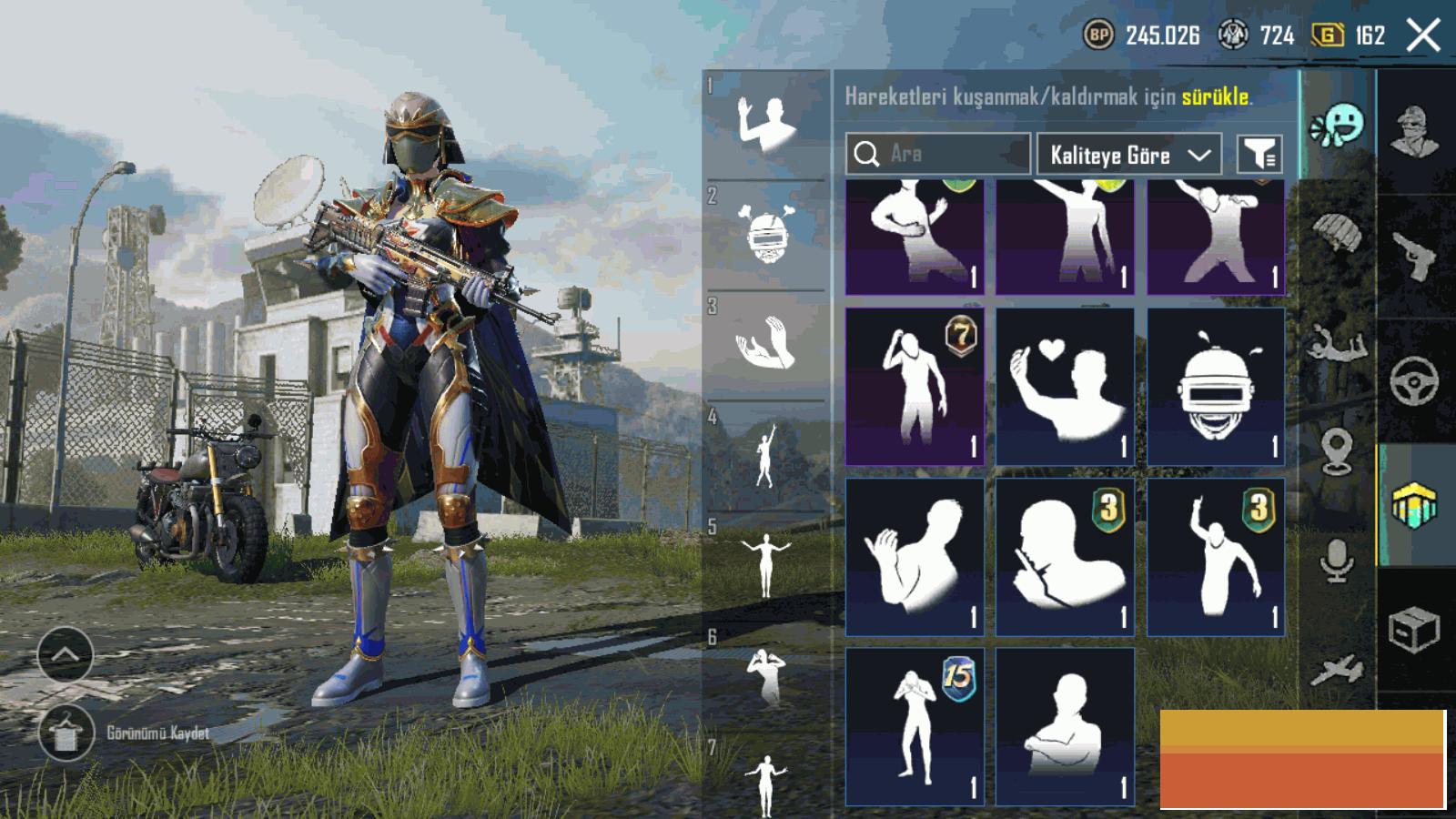This screenshot has height=819, width=1456.
Task: Save the outfit with Görünümü Kaydet
Action: [x=66, y=733]
